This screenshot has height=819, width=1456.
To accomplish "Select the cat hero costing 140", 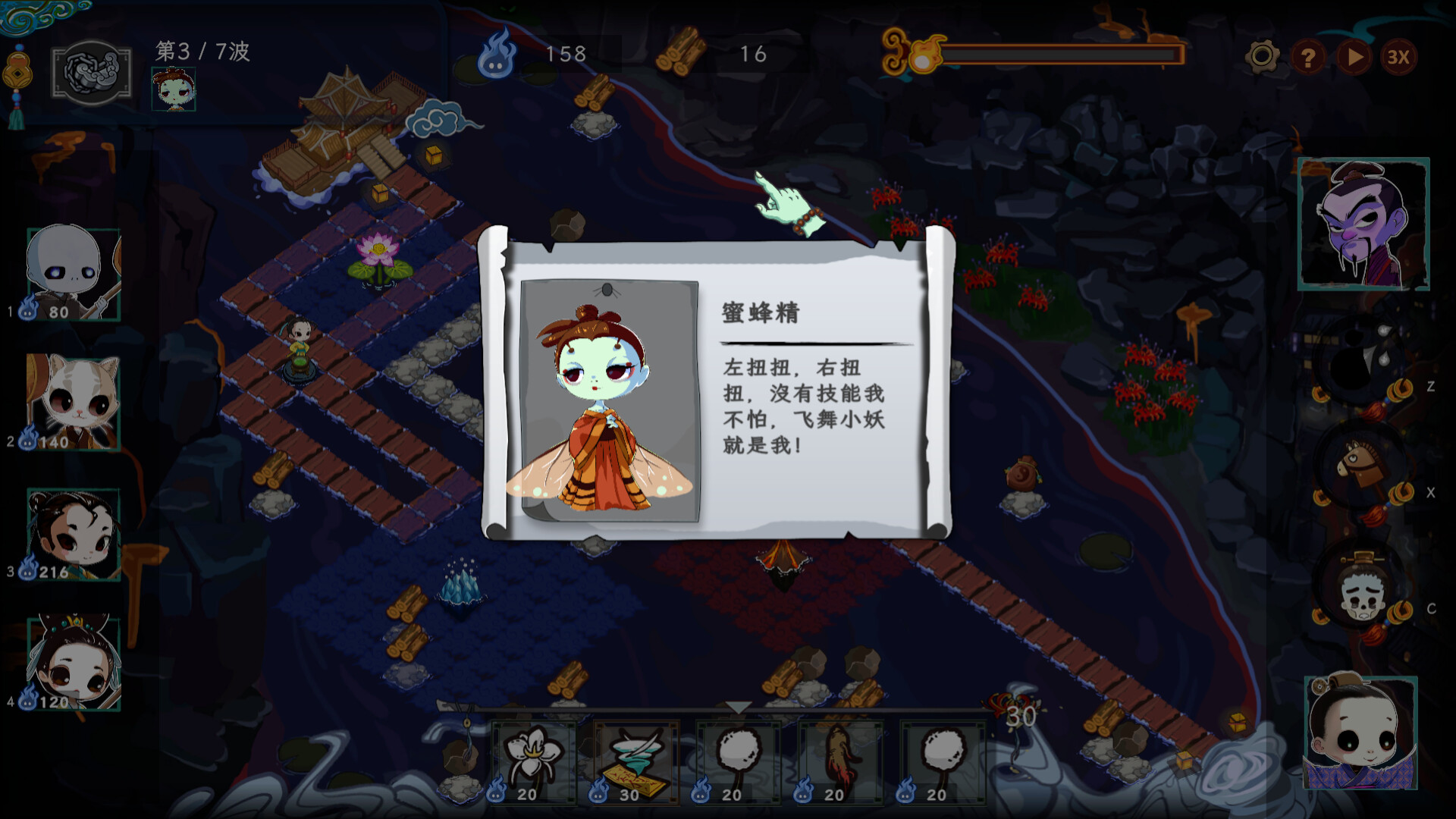I will pos(74,402).
